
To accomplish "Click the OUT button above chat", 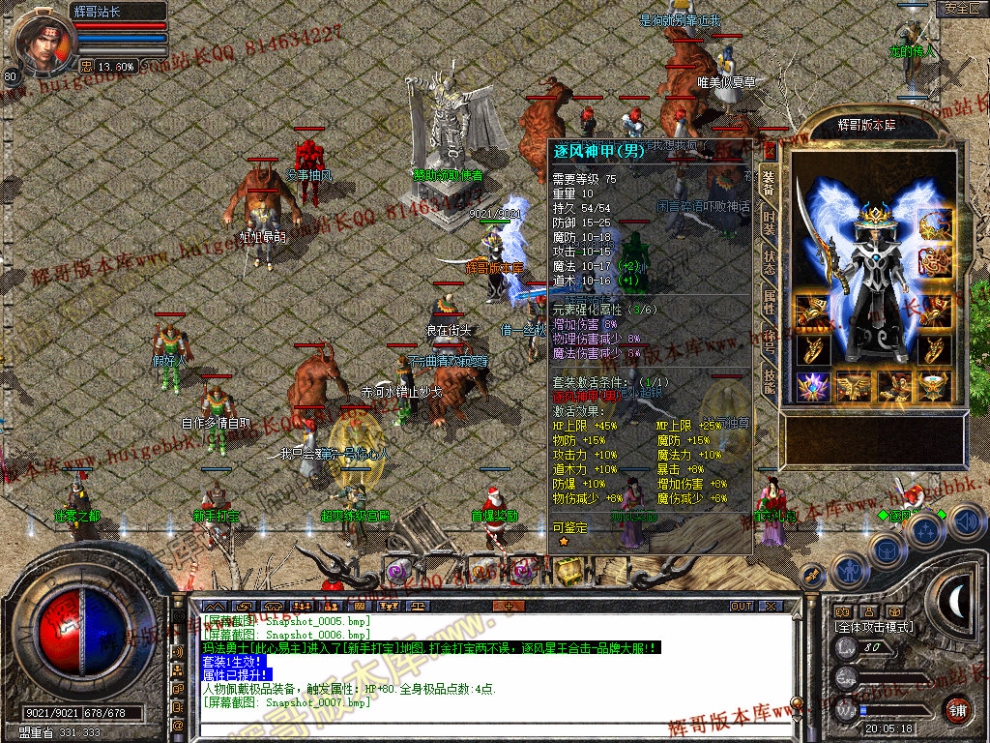I will pyautogui.click(x=741, y=606).
